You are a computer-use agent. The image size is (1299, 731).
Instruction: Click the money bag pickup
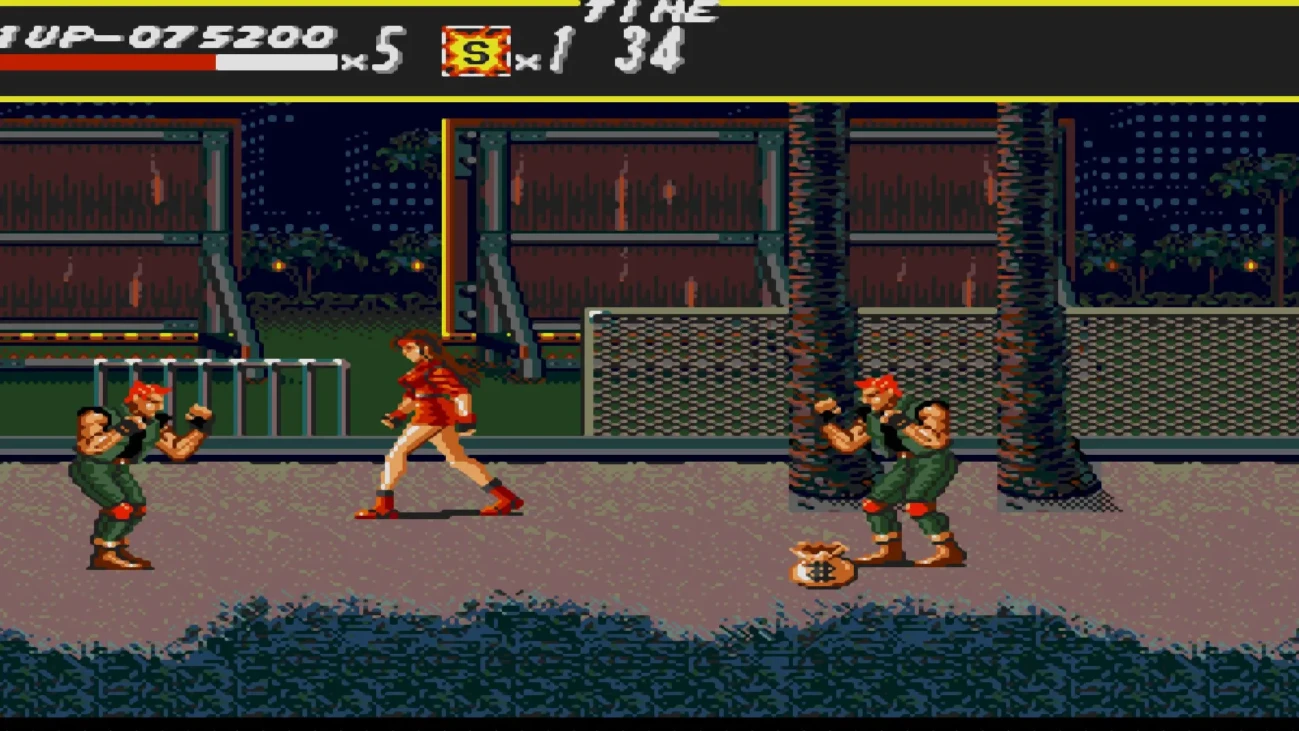point(820,565)
